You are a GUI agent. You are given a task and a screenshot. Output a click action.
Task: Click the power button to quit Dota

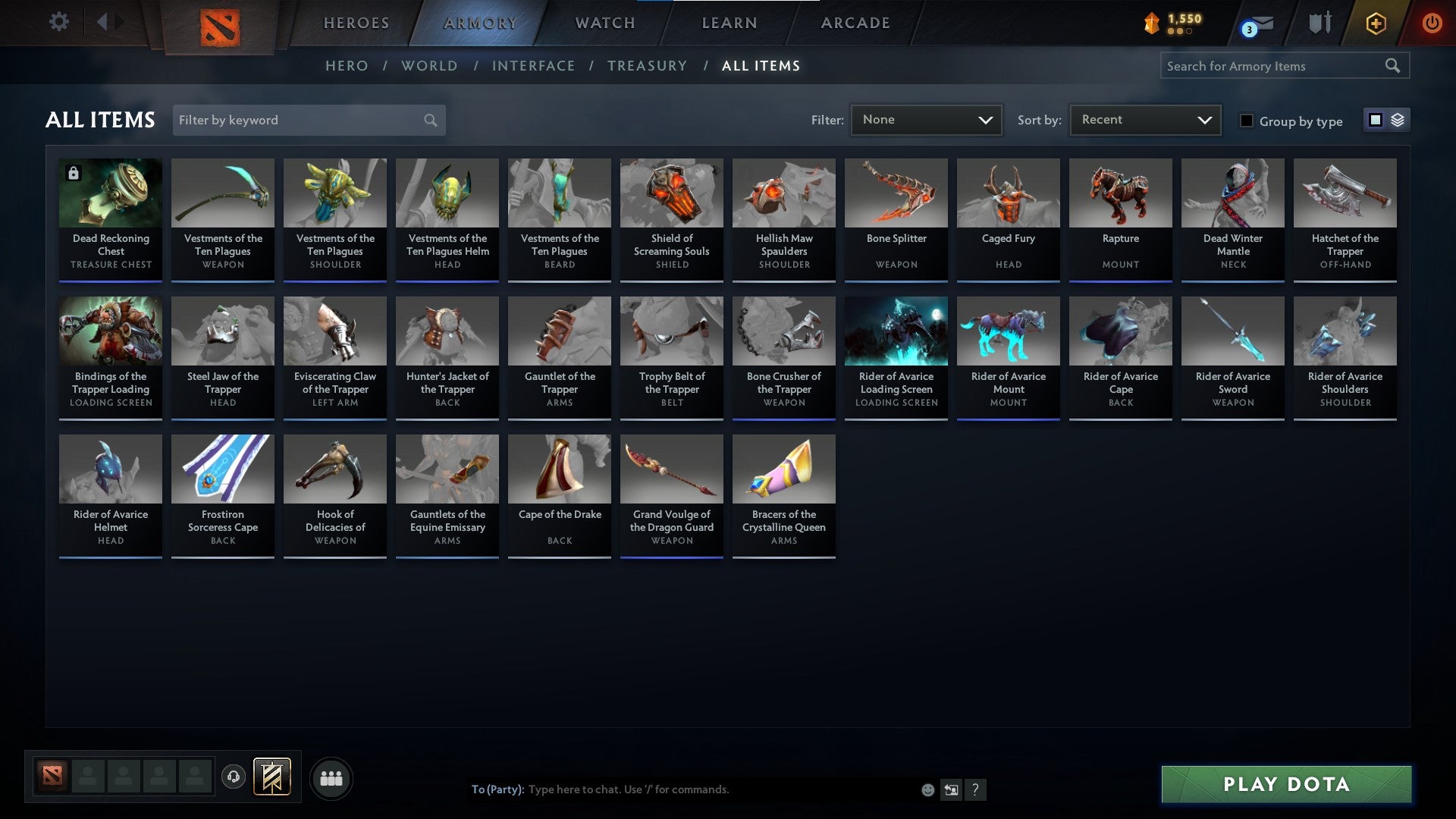click(1433, 23)
